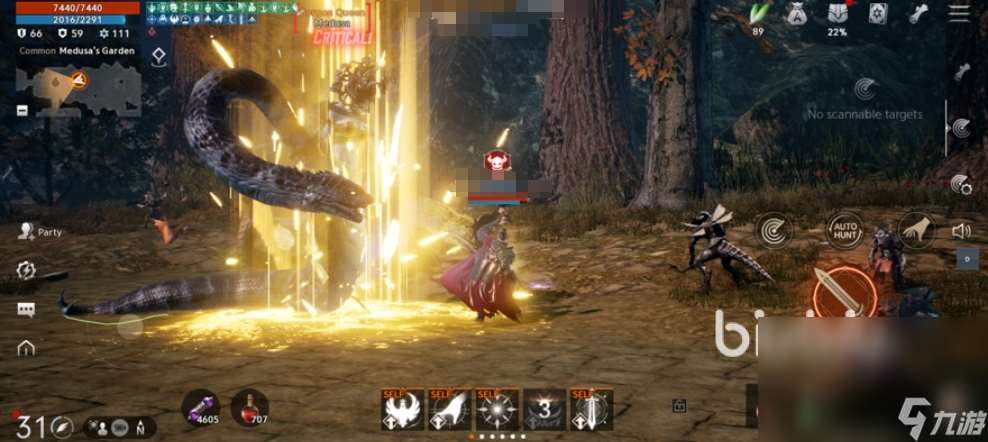The image size is (988, 442).
Task: Open the scan settings gear icon
Action: point(961,184)
